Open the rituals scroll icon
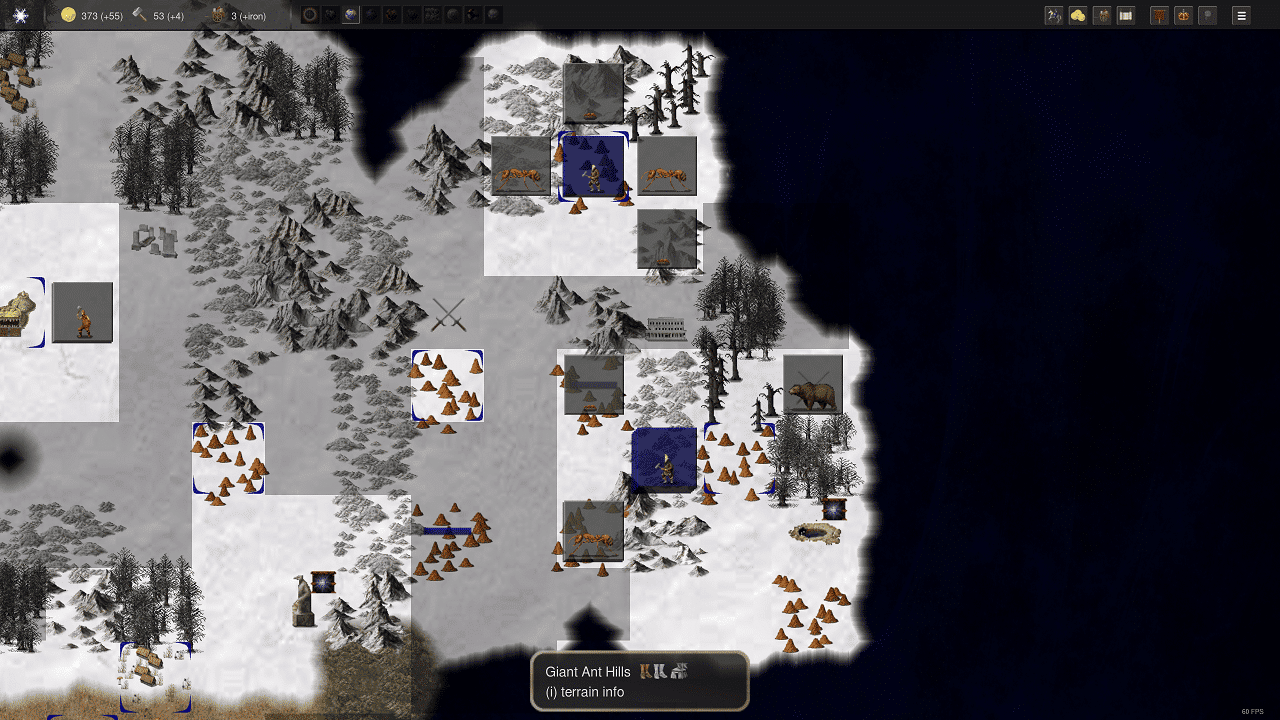The height and width of the screenshot is (720, 1280). point(1126,15)
